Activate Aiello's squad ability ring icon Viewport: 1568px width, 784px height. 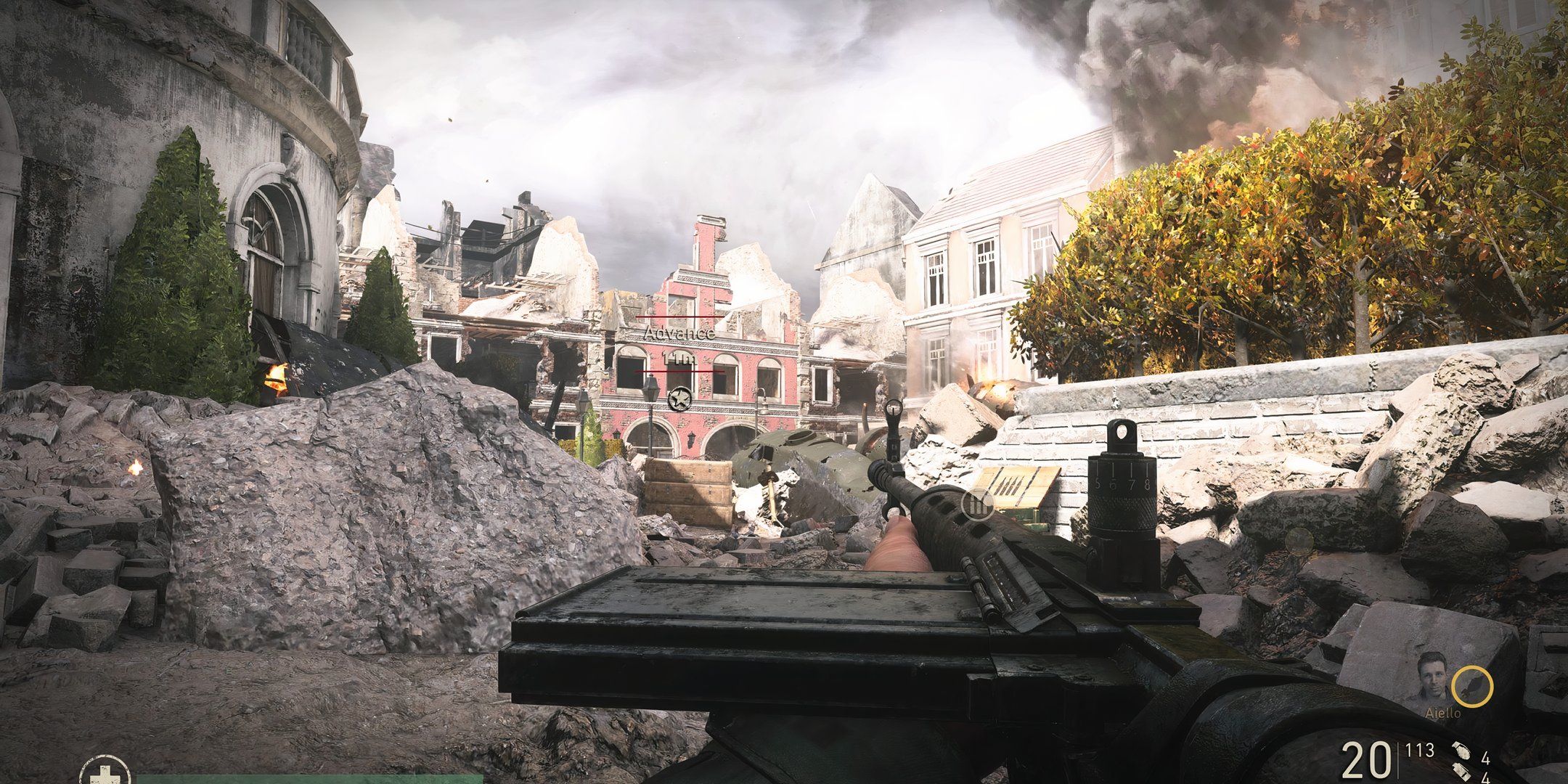[x=1471, y=687]
